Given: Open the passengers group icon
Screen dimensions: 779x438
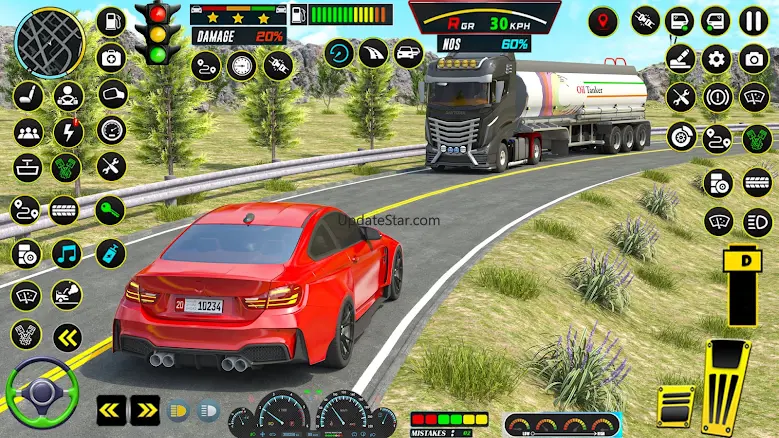Looking at the screenshot, I should 27,132.
